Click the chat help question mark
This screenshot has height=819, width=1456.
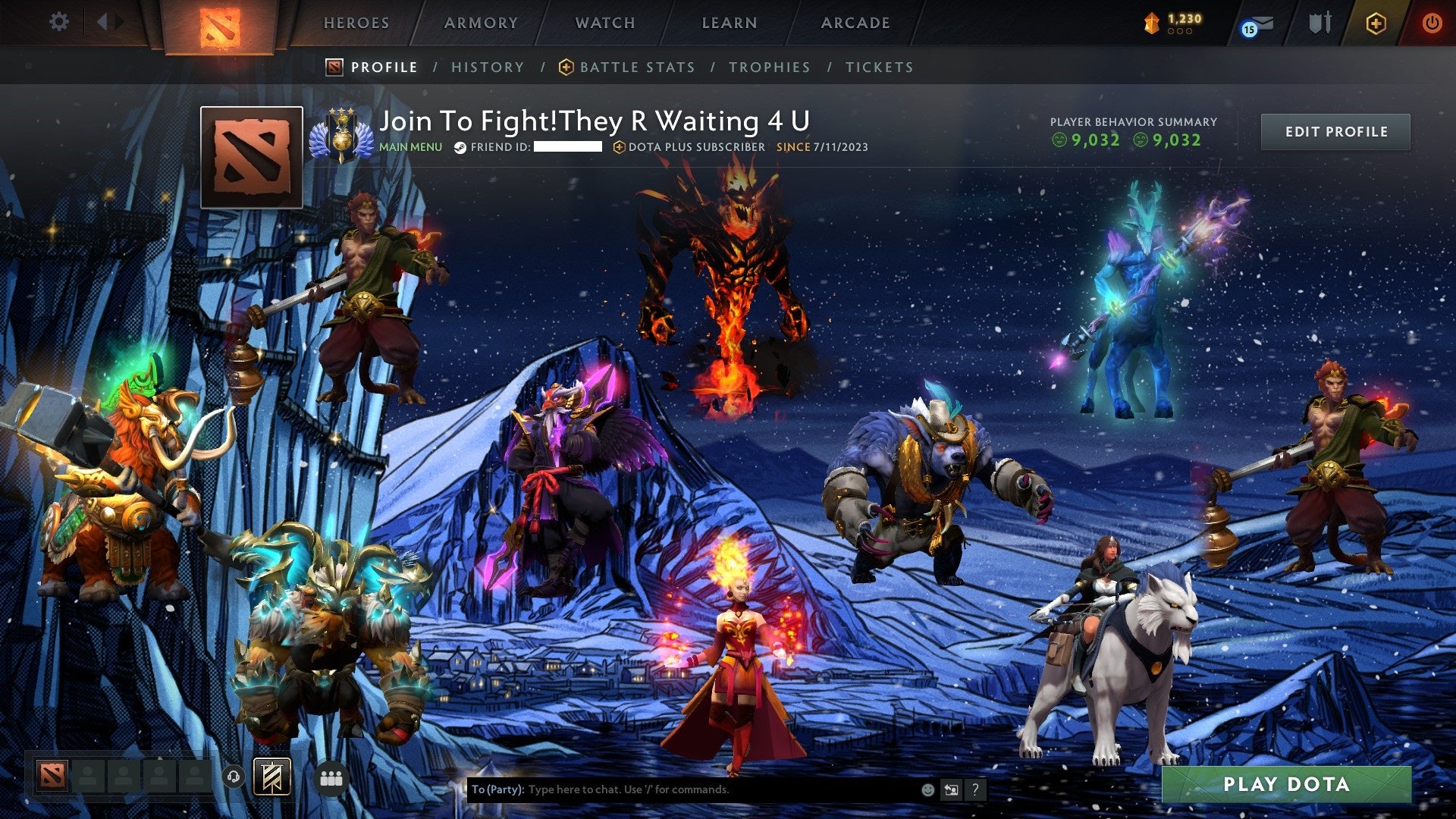pyautogui.click(x=975, y=789)
